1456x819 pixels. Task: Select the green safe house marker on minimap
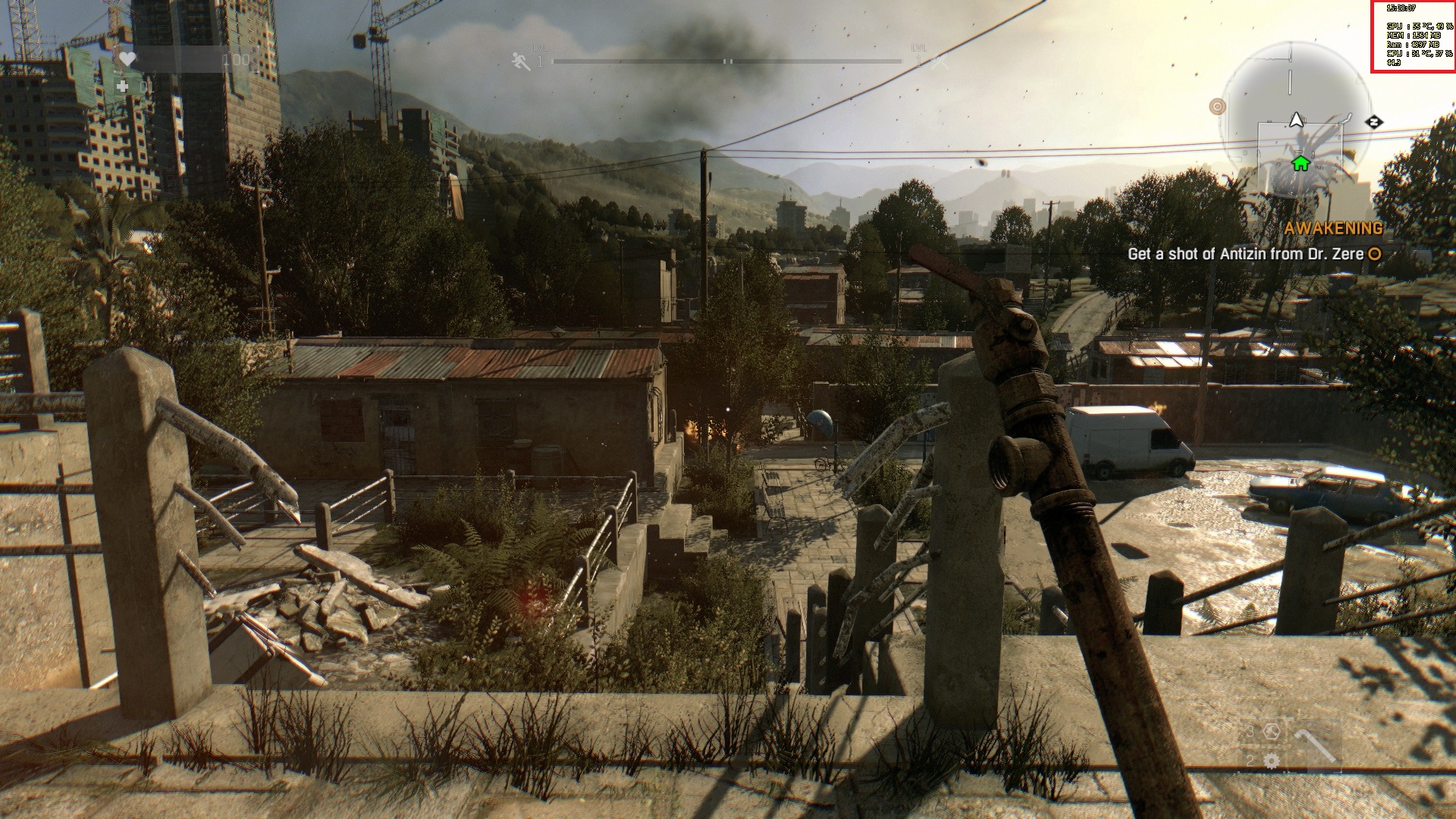point(1301,163)
